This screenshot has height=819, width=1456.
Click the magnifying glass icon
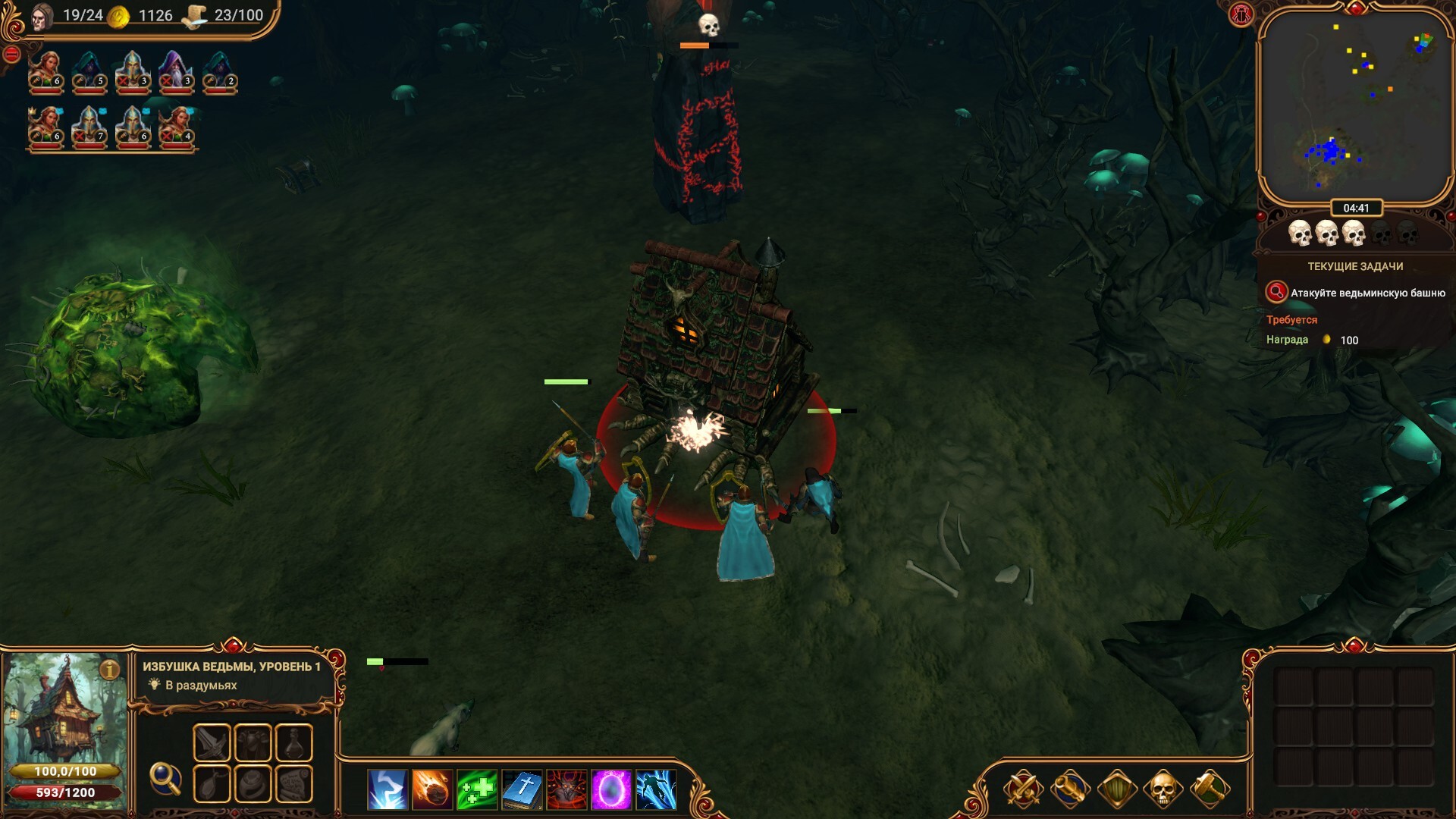(165, 778)
